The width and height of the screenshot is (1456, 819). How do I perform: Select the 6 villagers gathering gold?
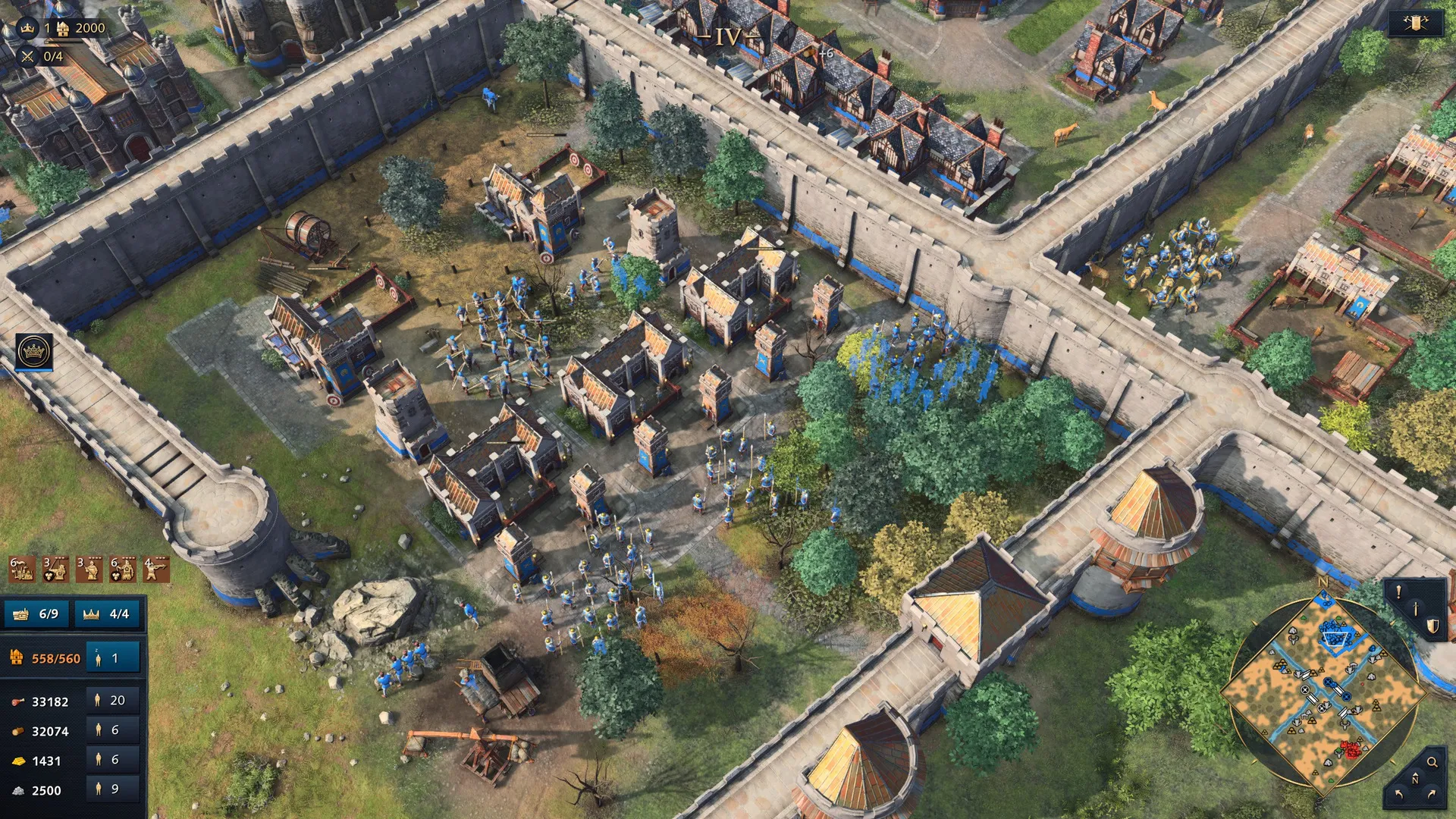(x=112, y=760)
